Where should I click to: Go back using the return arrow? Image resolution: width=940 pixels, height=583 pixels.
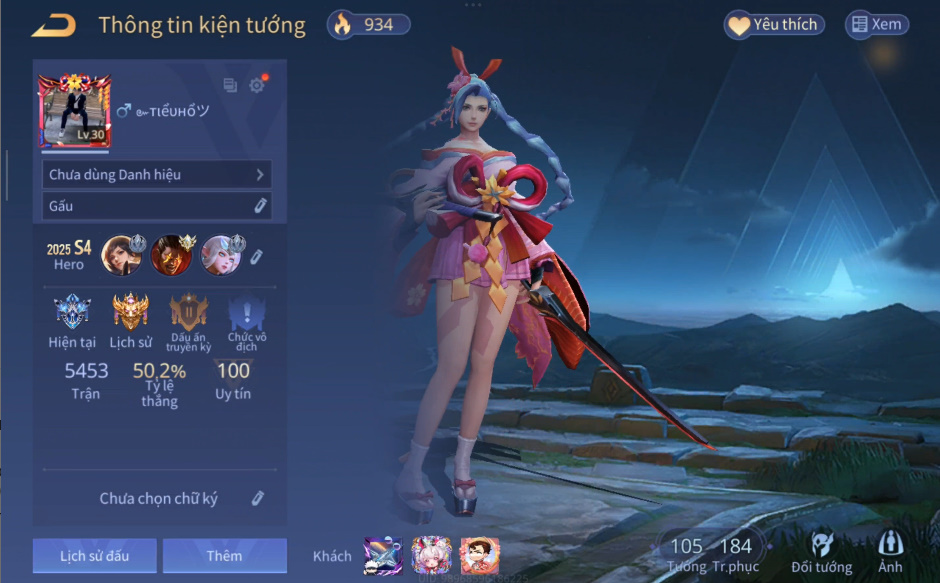click(x=53, y=26)
